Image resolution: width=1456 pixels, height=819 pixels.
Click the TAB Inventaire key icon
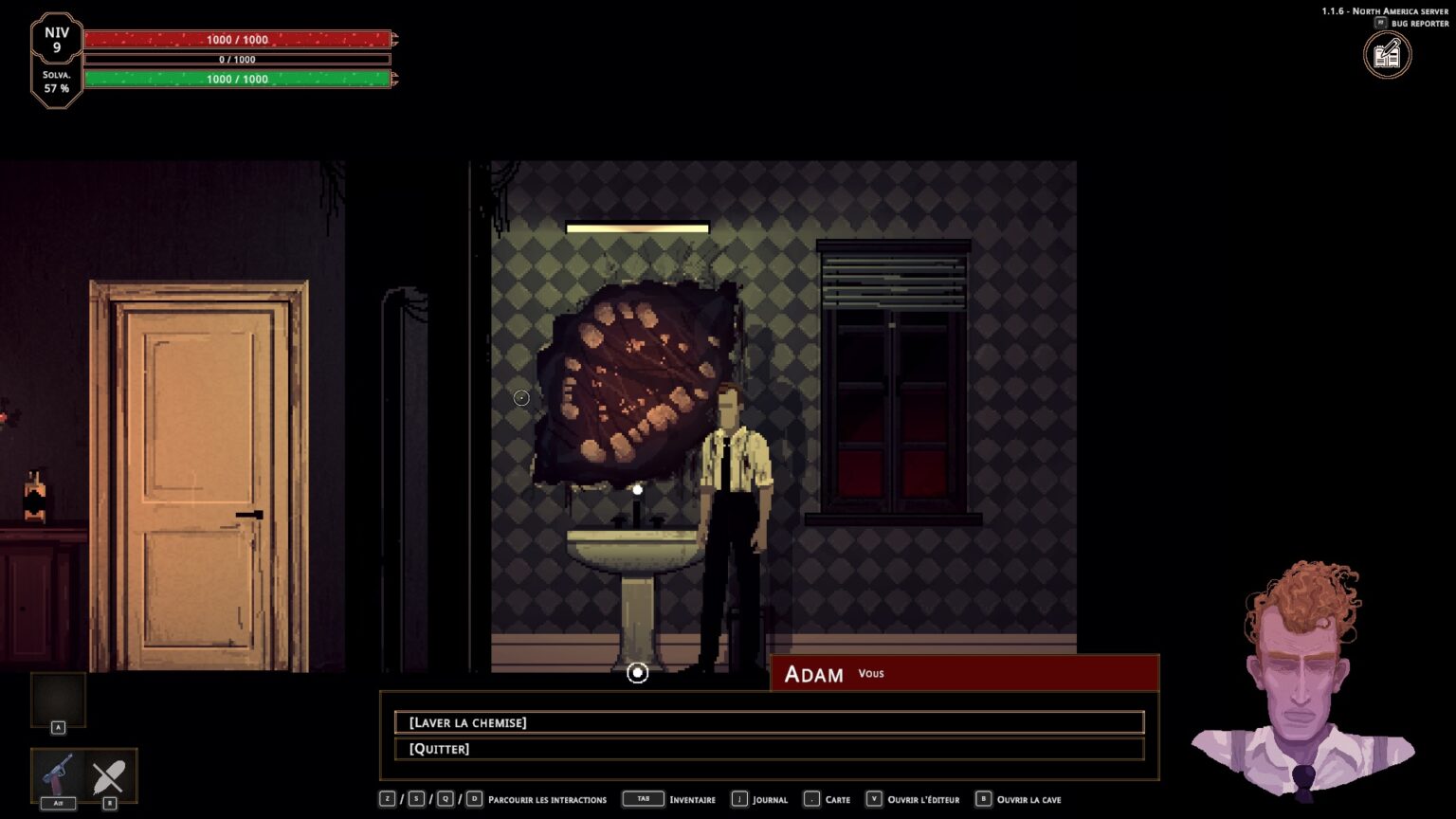(x=643, y=799)
